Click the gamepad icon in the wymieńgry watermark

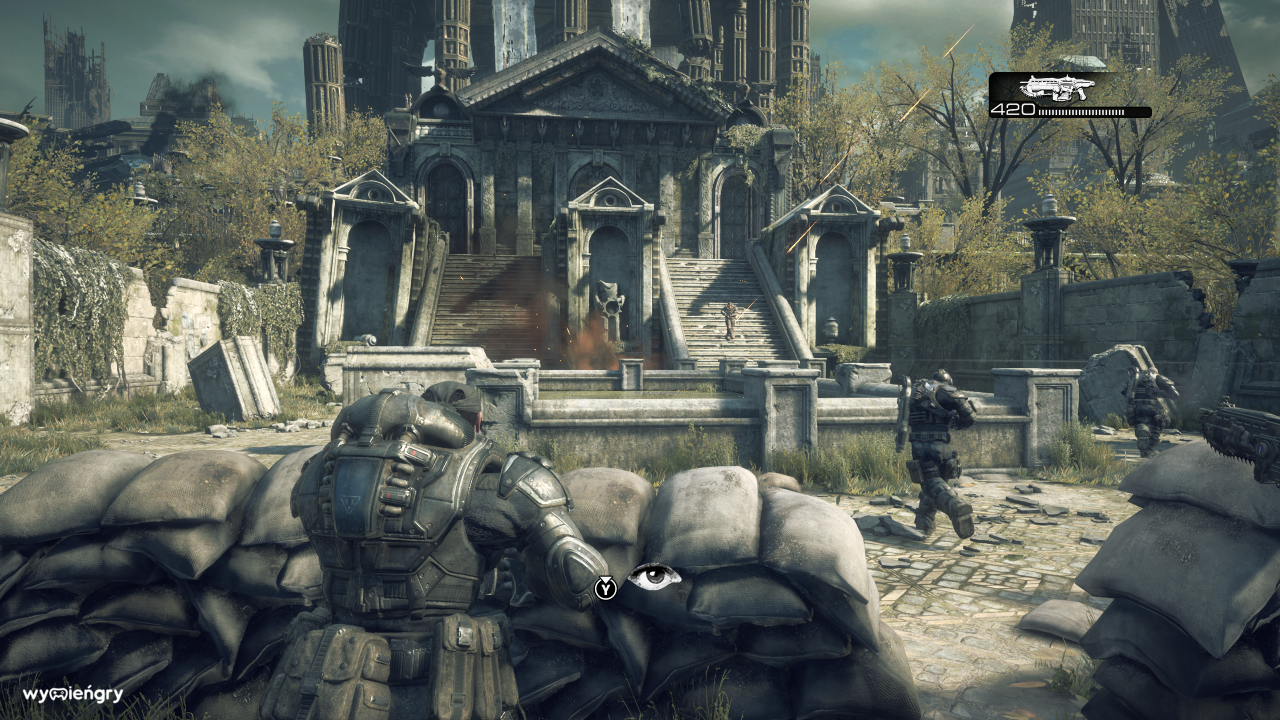click(x=58, y=694)
